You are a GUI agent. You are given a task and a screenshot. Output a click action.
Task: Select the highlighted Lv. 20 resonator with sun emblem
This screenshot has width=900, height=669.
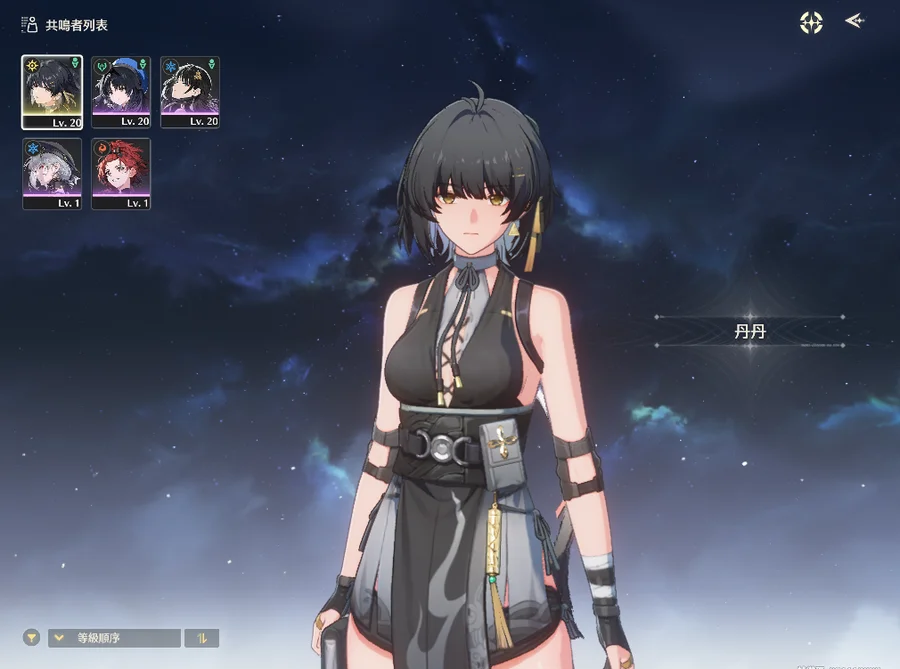click(52, 92)
